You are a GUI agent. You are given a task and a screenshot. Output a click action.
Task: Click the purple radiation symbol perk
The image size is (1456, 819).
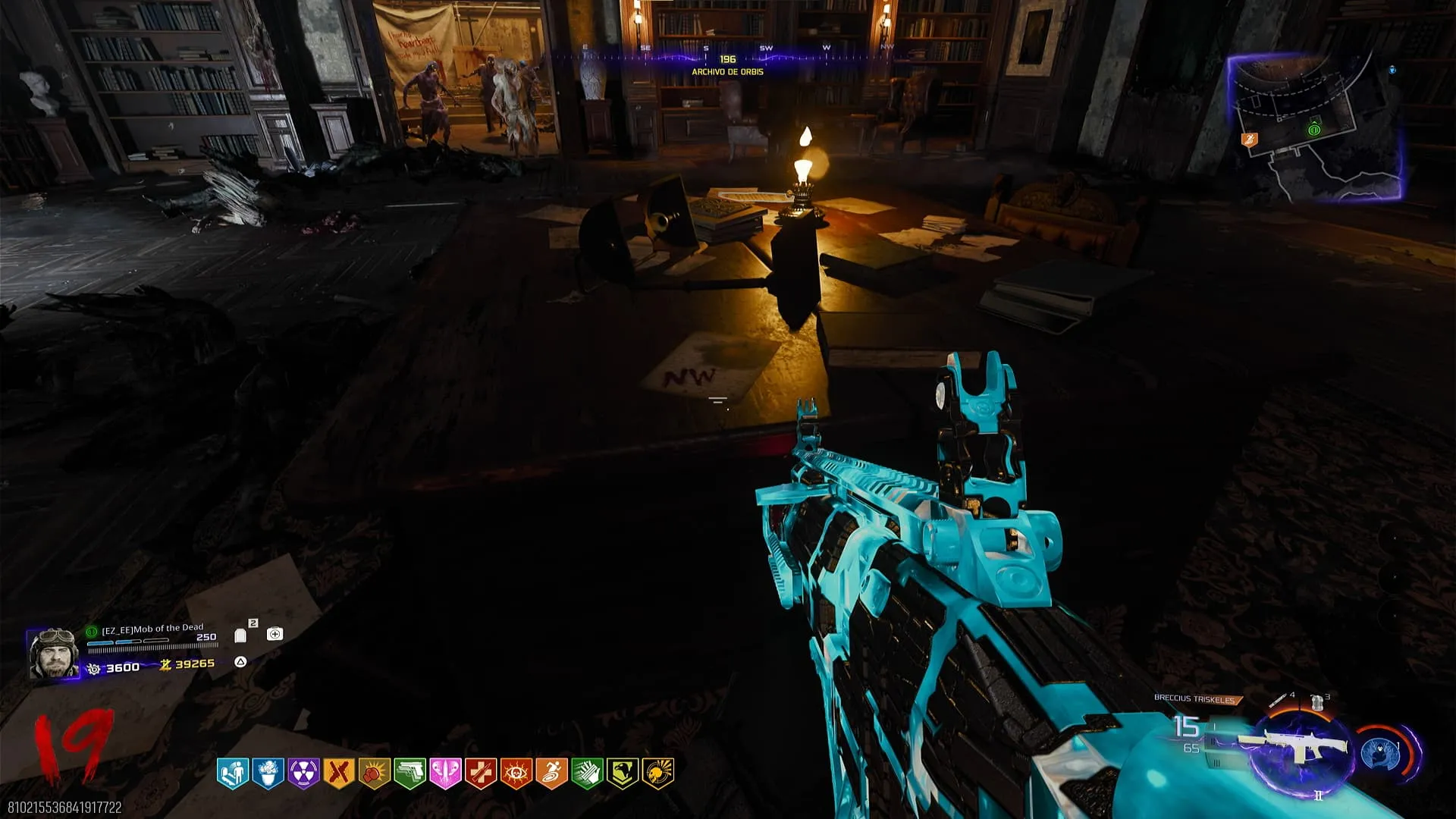[303, 773]
